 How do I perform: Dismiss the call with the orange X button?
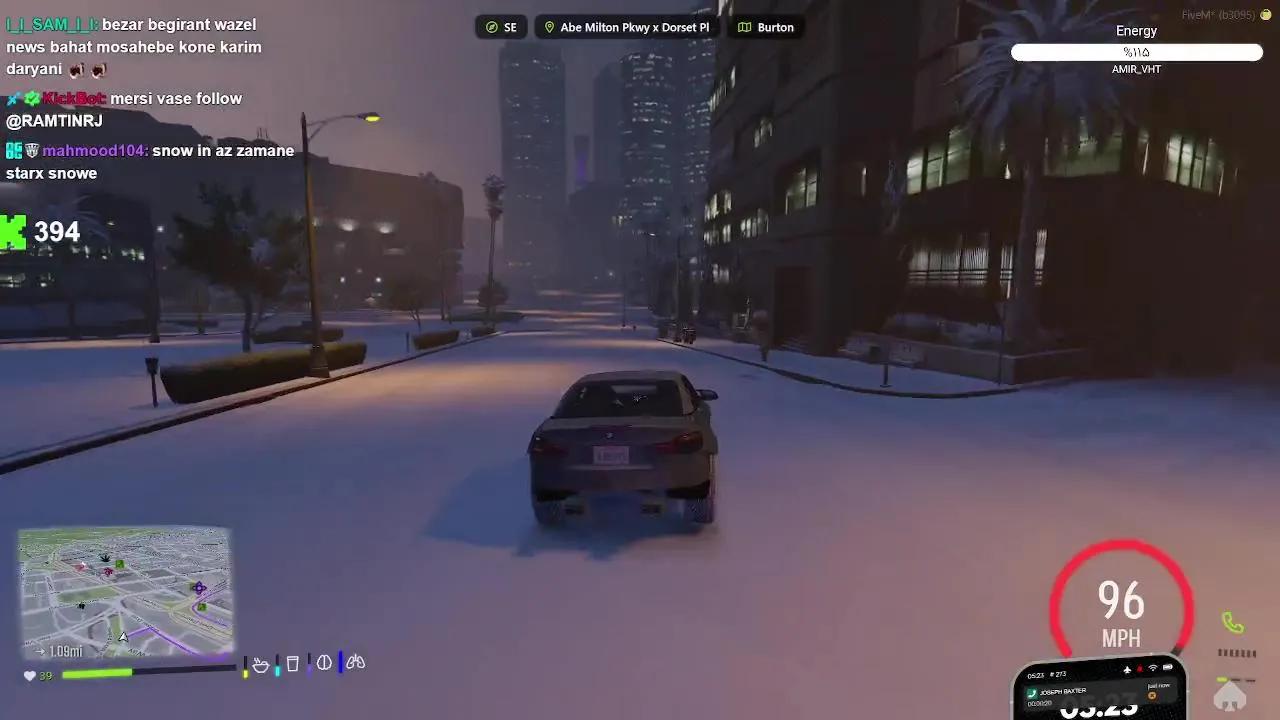pos(1152,695)
